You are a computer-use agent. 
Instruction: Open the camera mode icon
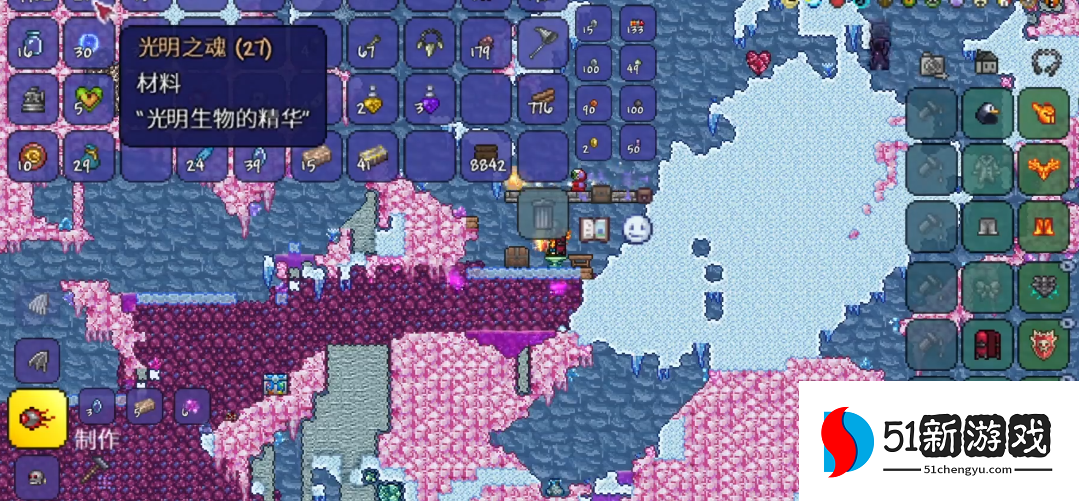click(x=933, y=65)
